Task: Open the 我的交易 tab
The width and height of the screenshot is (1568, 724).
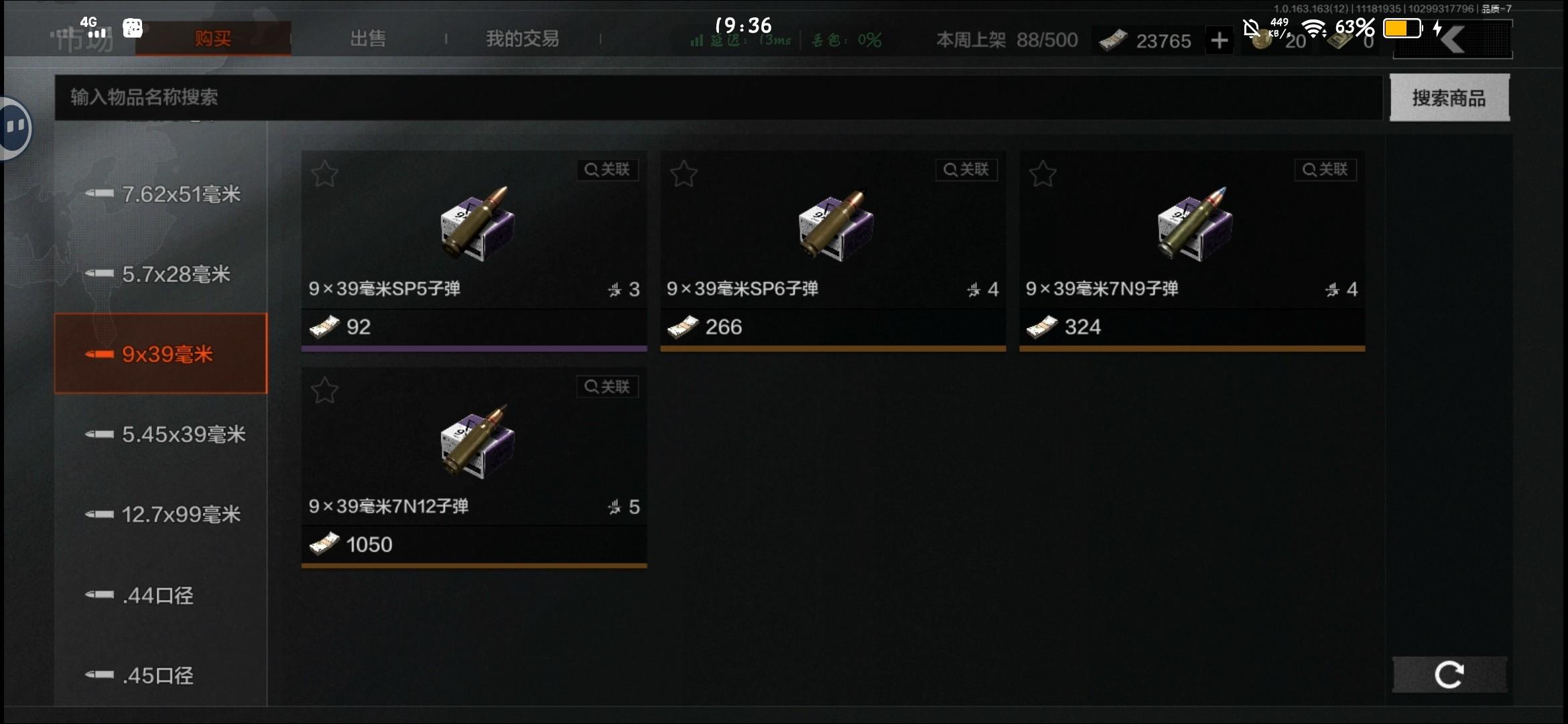Action: tap(521, 39)
